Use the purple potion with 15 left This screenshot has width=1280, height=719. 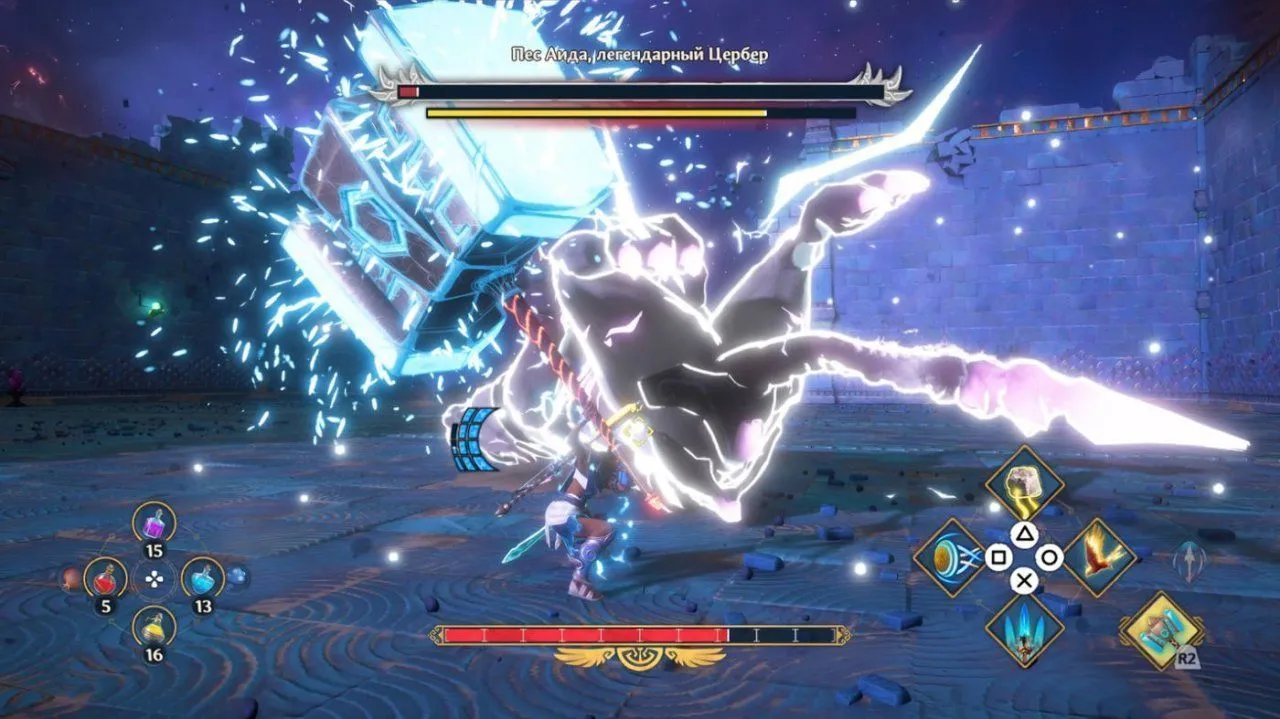pyautogui.click(x=154, y=523)
